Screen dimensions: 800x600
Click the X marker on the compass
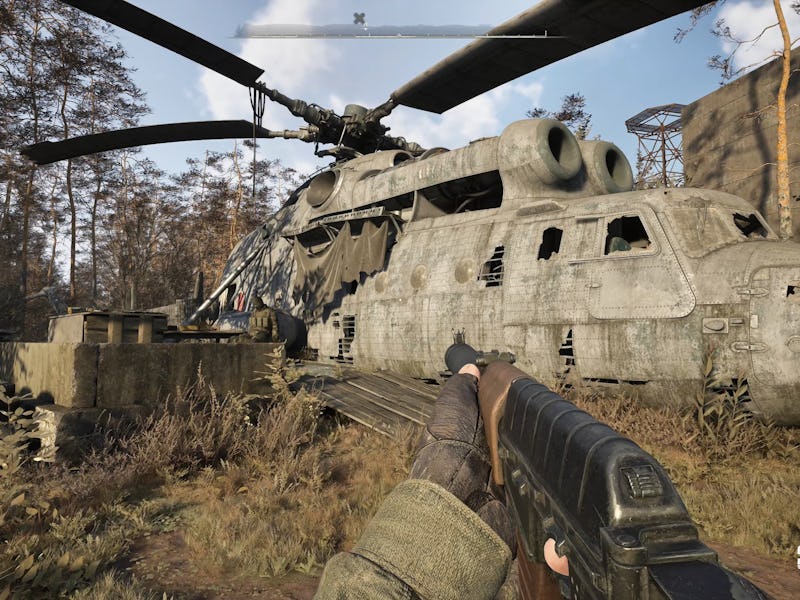tap(359, 18)
